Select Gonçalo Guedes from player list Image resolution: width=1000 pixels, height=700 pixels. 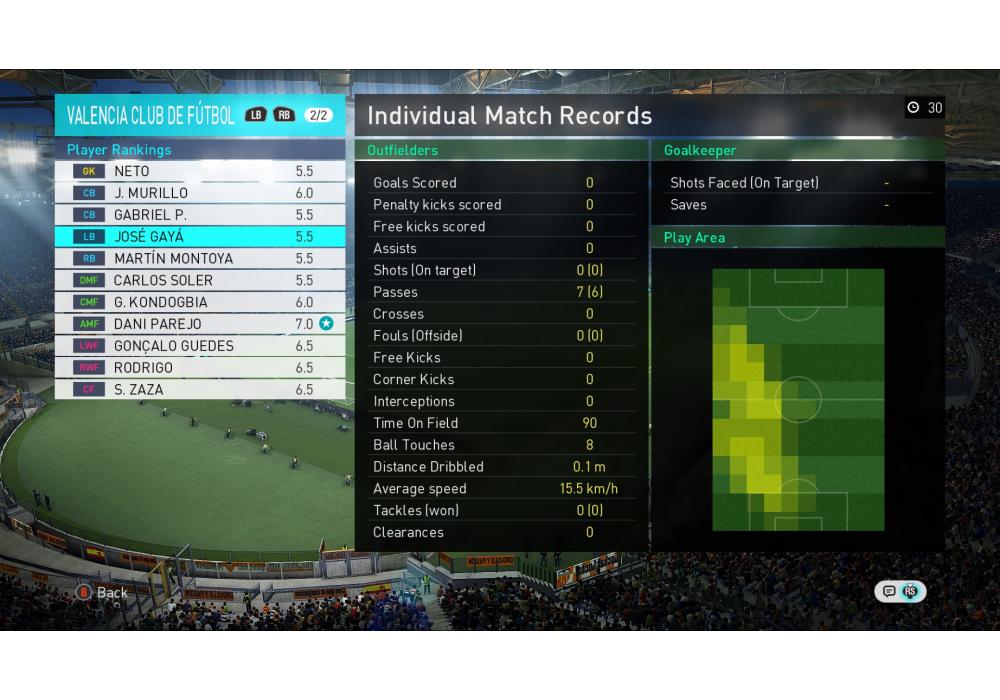(x=200, y=346)
